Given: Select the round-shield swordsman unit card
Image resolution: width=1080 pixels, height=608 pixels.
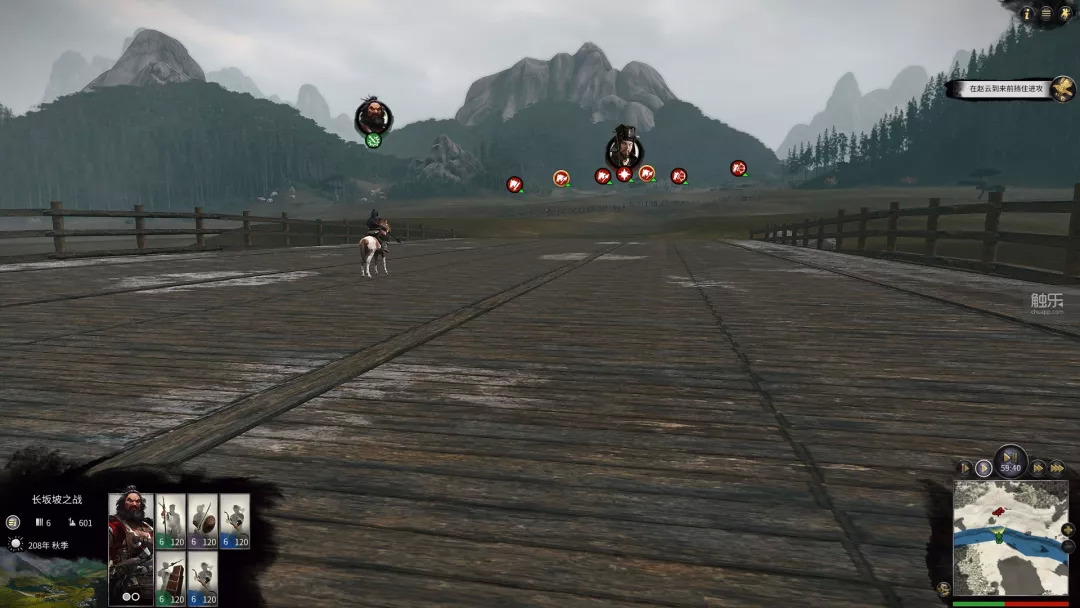Looking at the screenshot, I should point(202,522).
